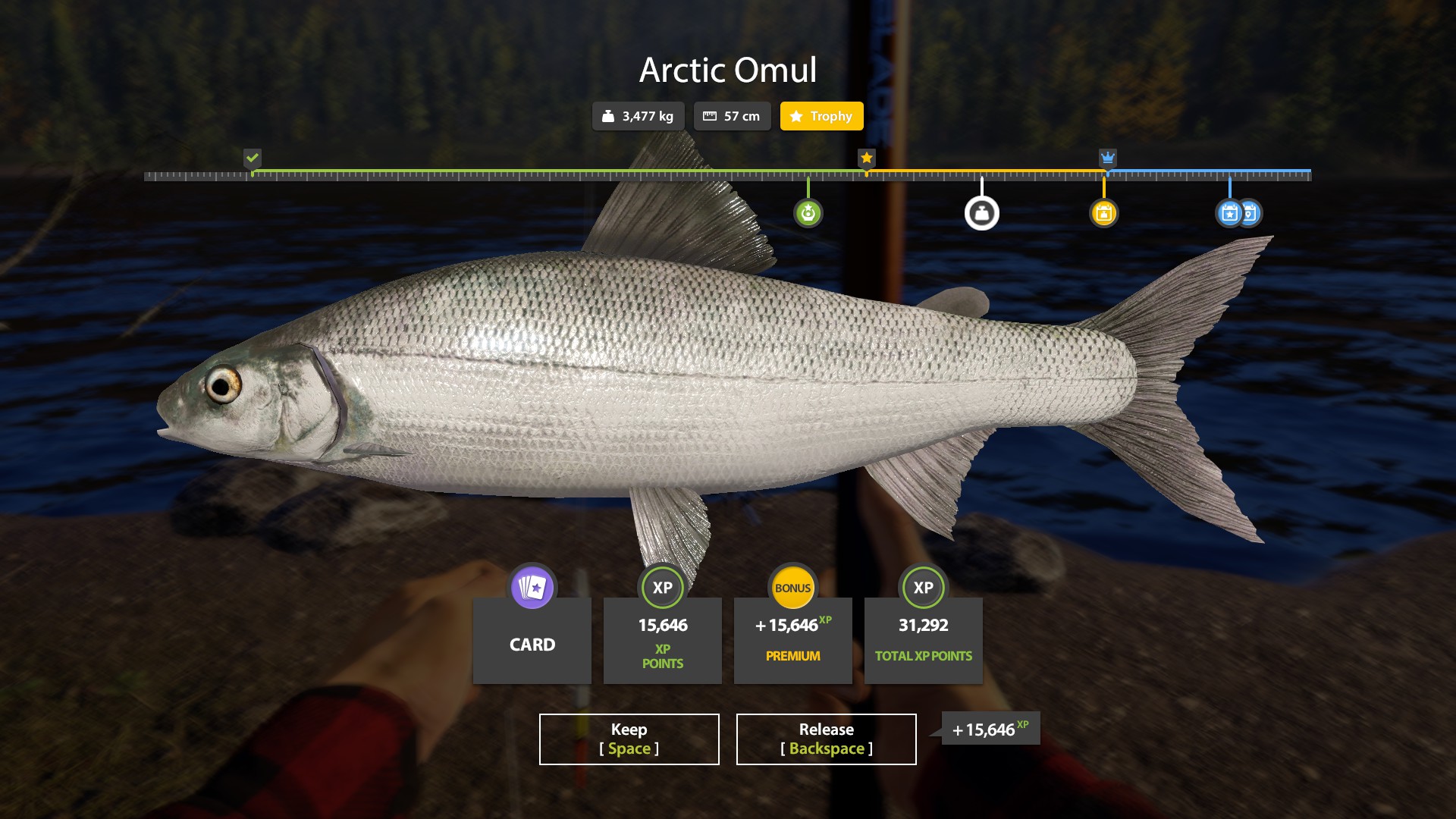
Task: Click the weight badge showing 3,477 kg
Action: pos(638,116)
